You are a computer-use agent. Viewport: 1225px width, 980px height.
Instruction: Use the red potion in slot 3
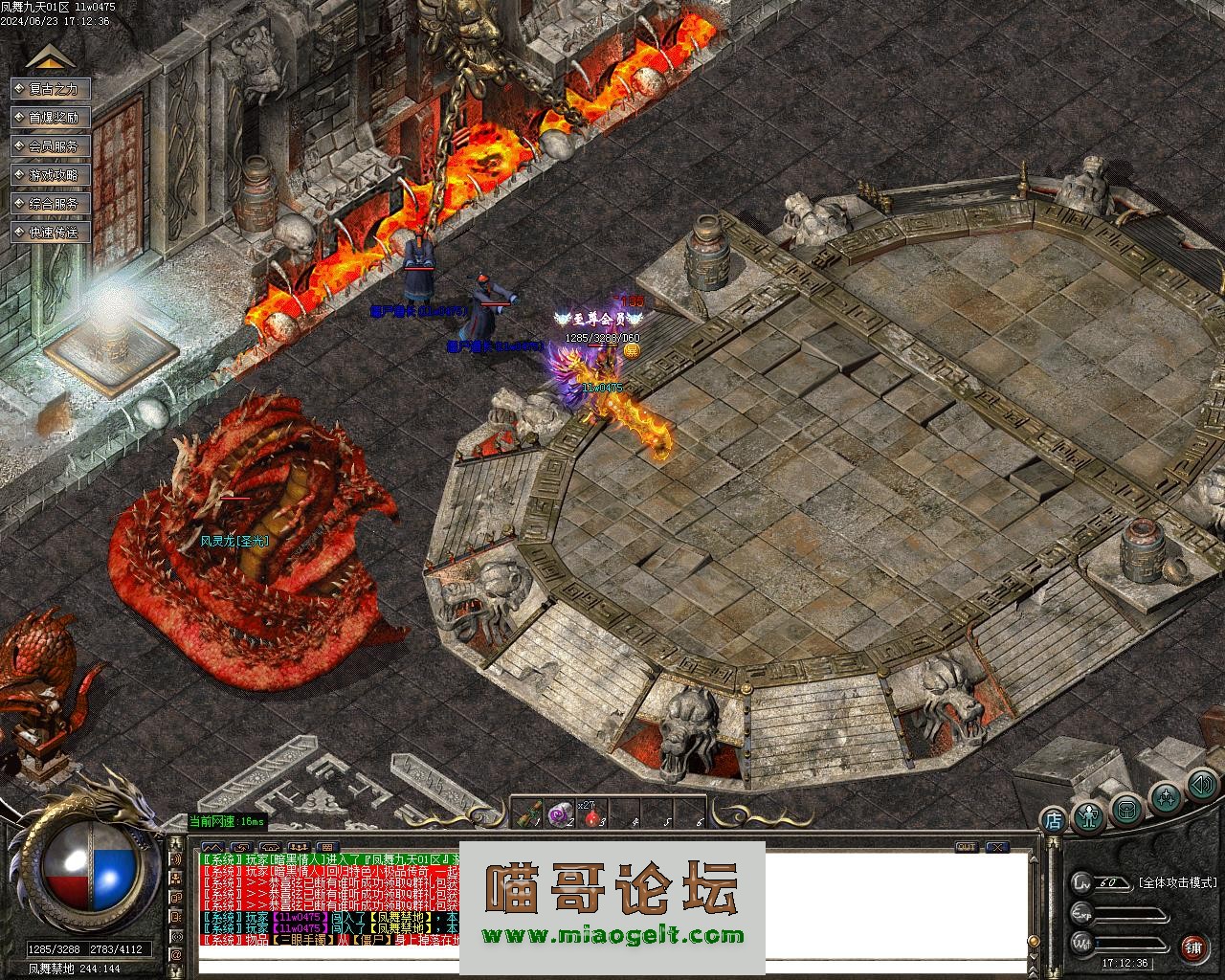[x=592, y=815]
